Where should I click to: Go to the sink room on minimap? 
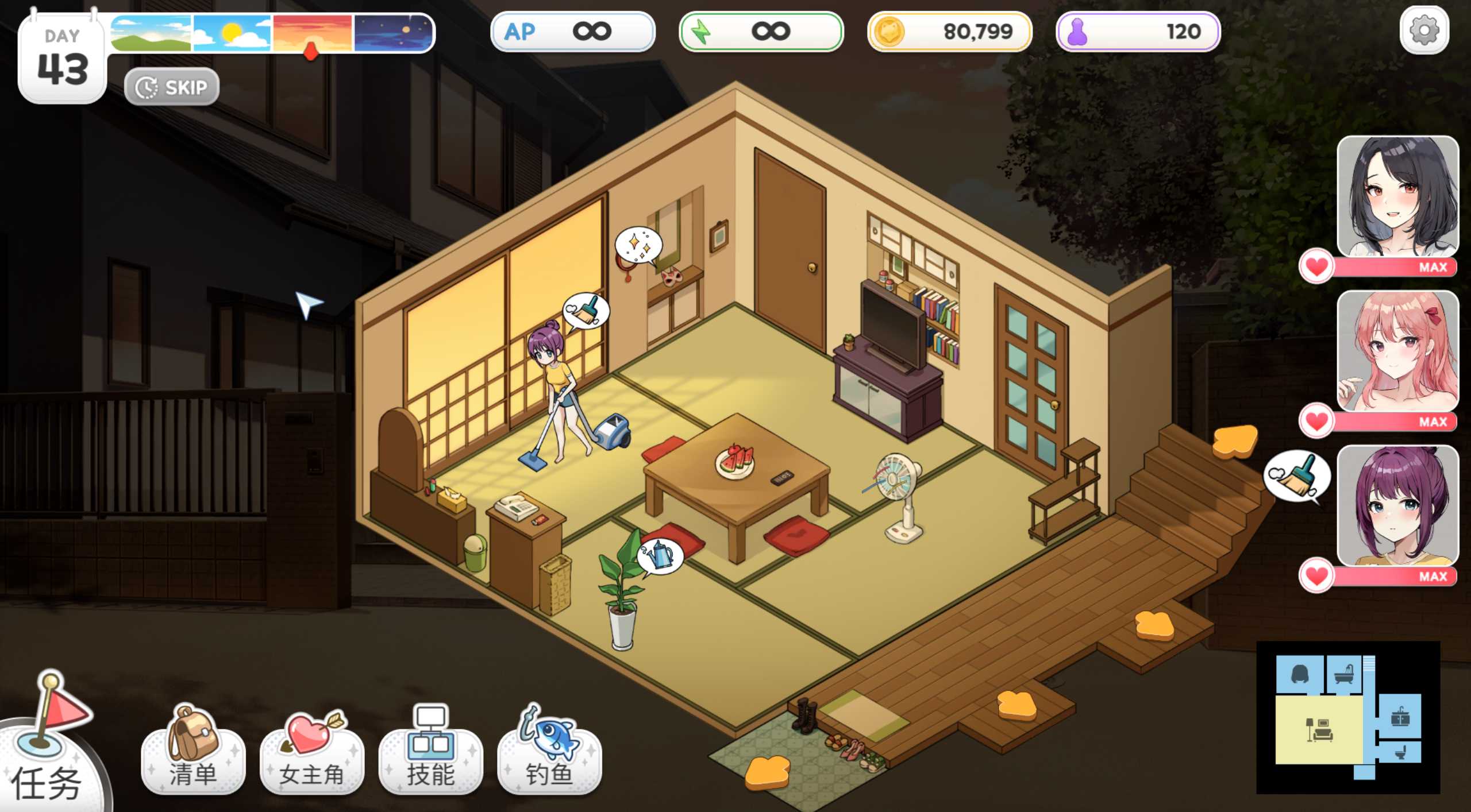(1400, 717)
